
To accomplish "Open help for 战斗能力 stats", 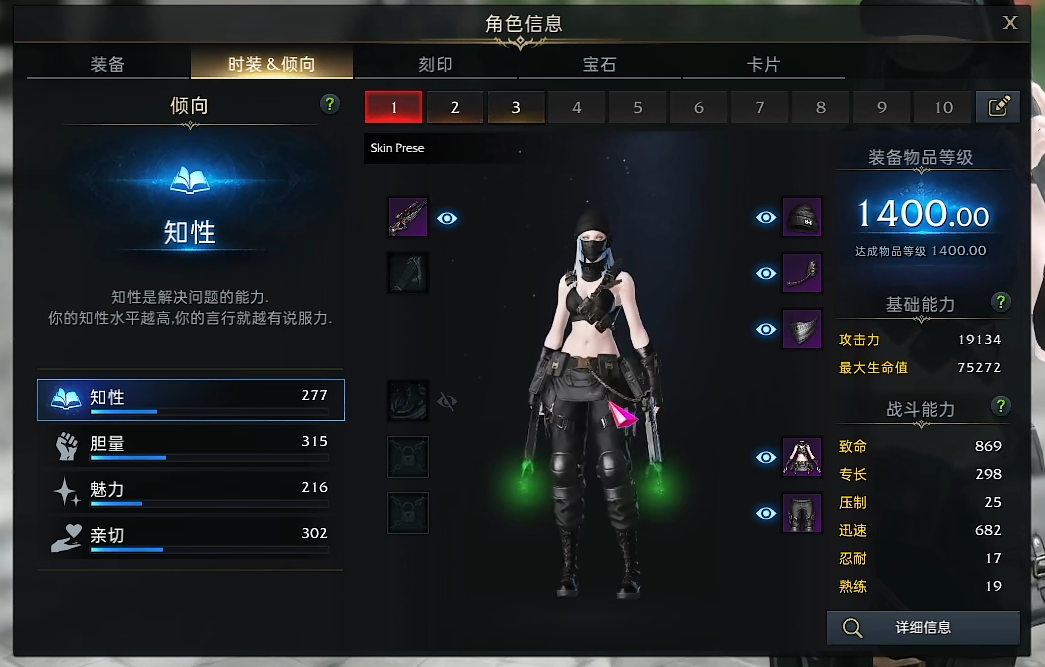I will coord(1000,406).
